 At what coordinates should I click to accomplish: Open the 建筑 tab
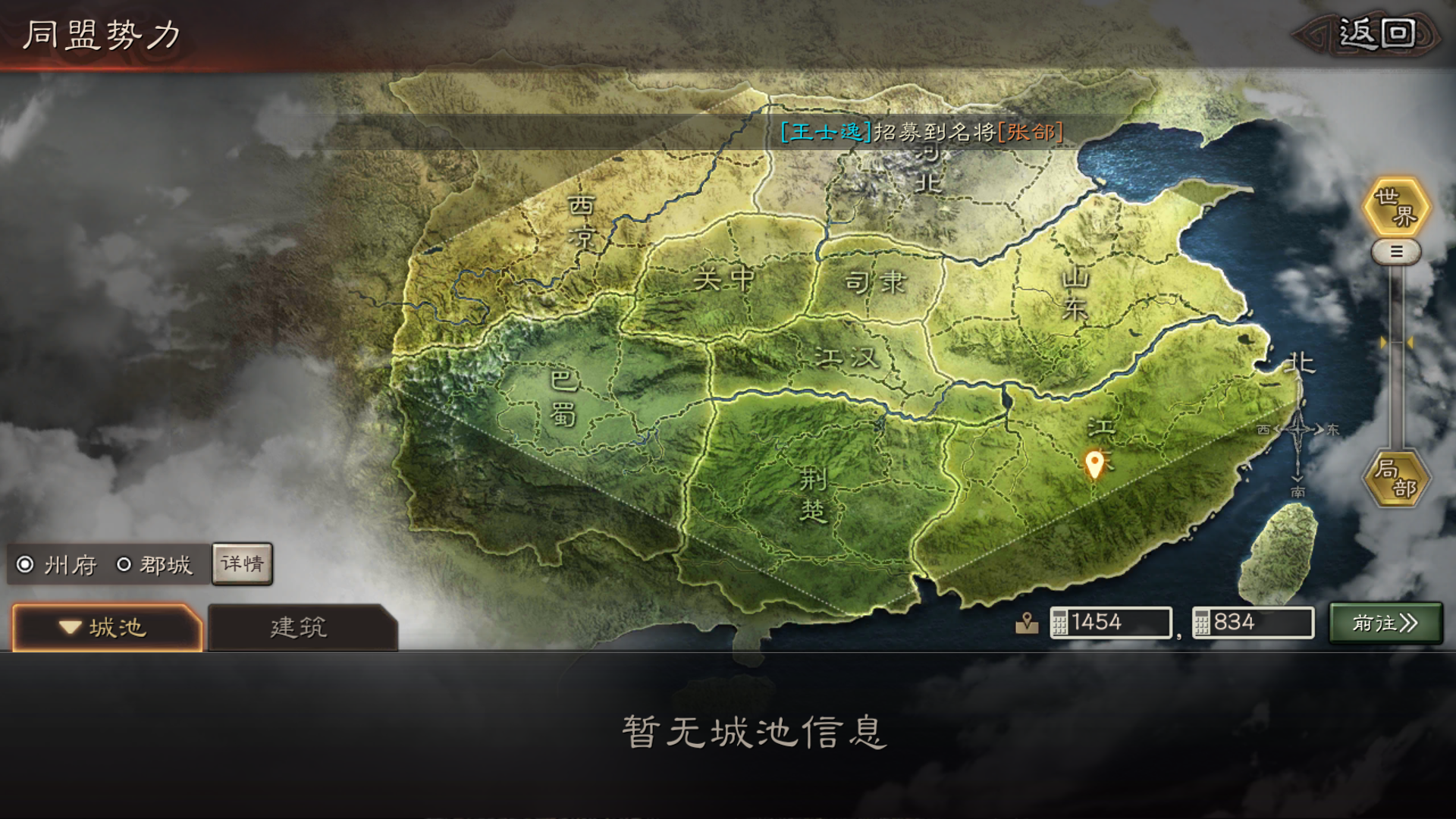pos(300,627)
